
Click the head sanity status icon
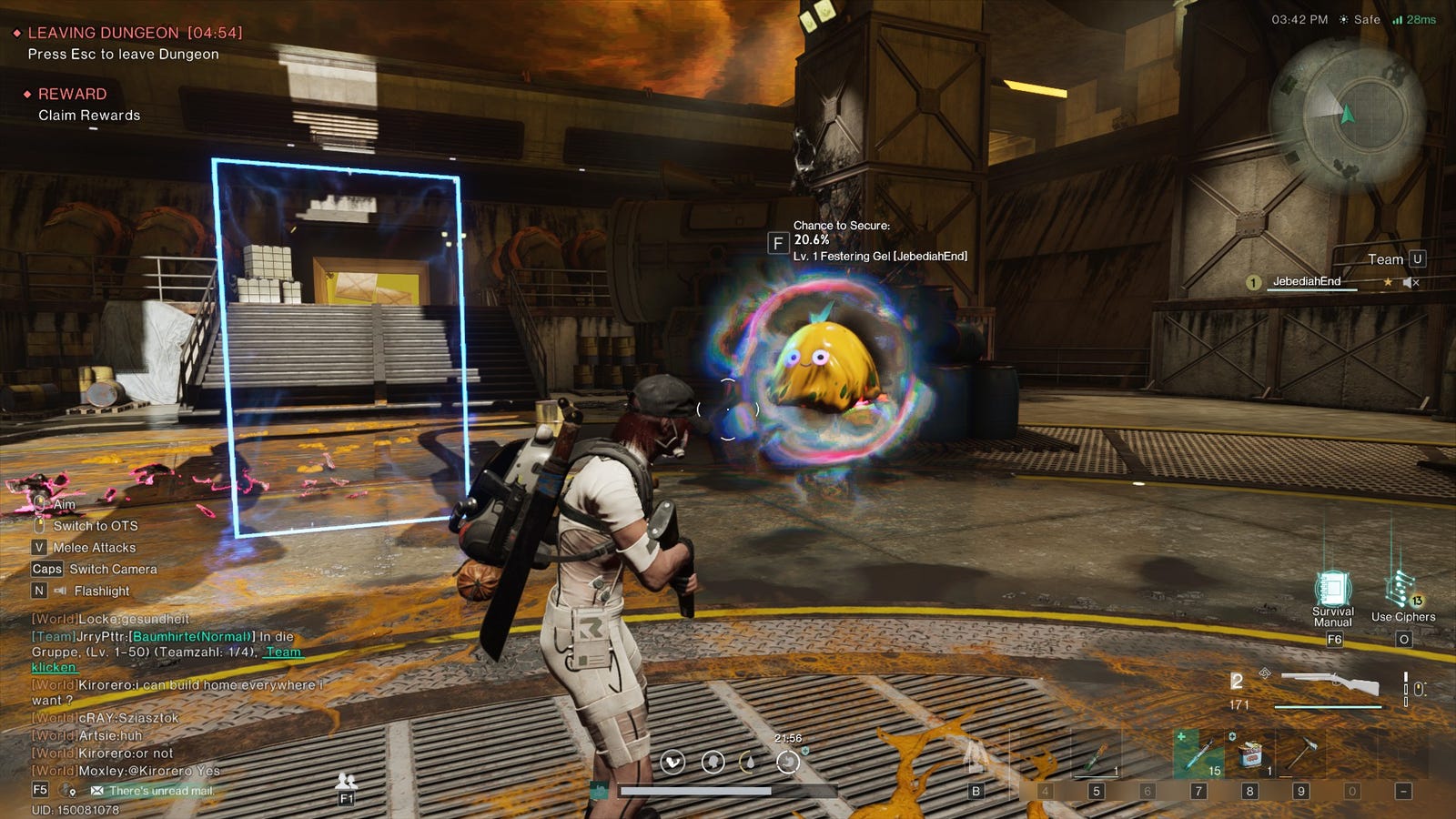(713, 762)
